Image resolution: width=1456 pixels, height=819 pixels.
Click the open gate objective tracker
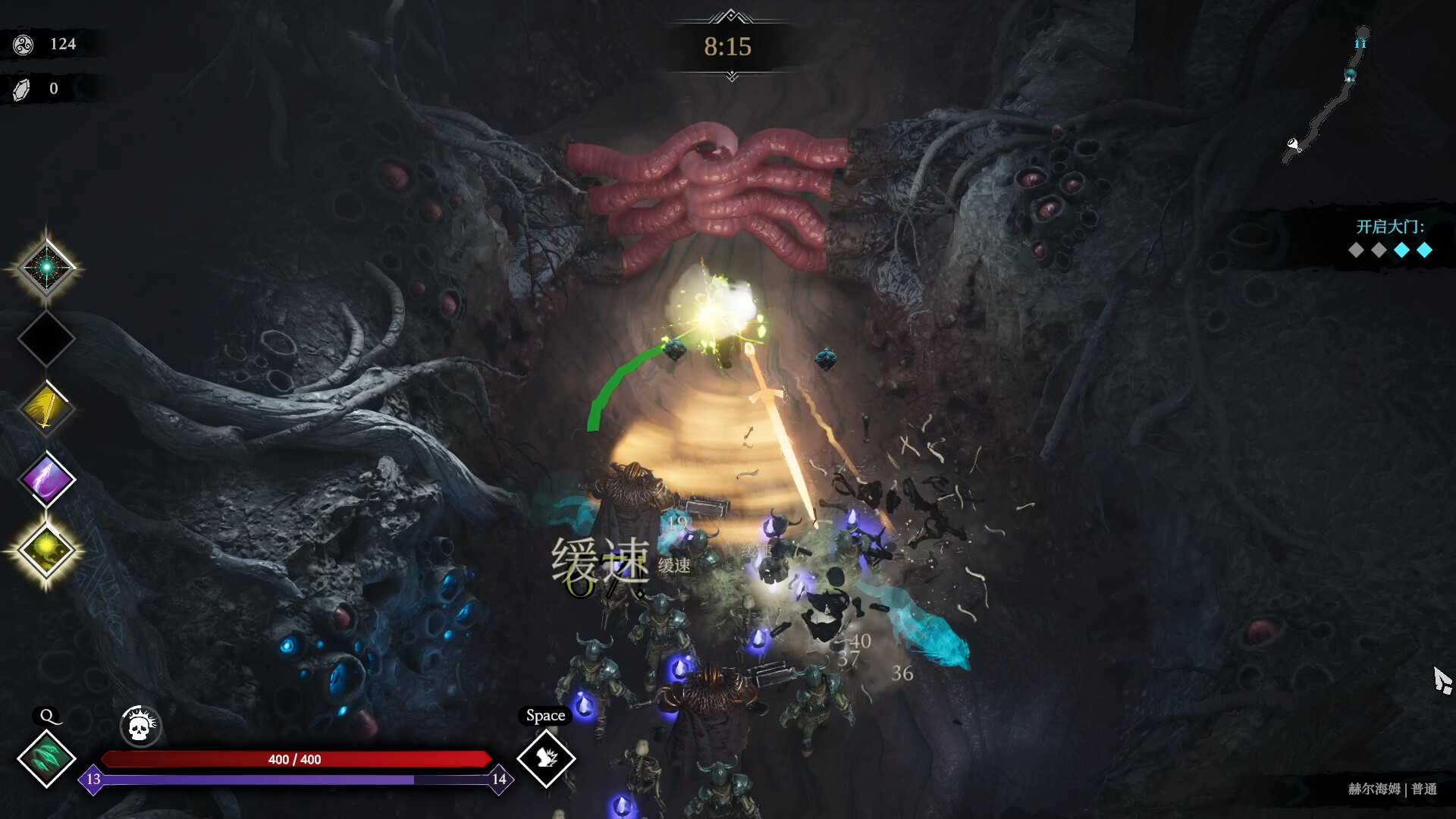pyautogui.click(x=1390, y=239)
